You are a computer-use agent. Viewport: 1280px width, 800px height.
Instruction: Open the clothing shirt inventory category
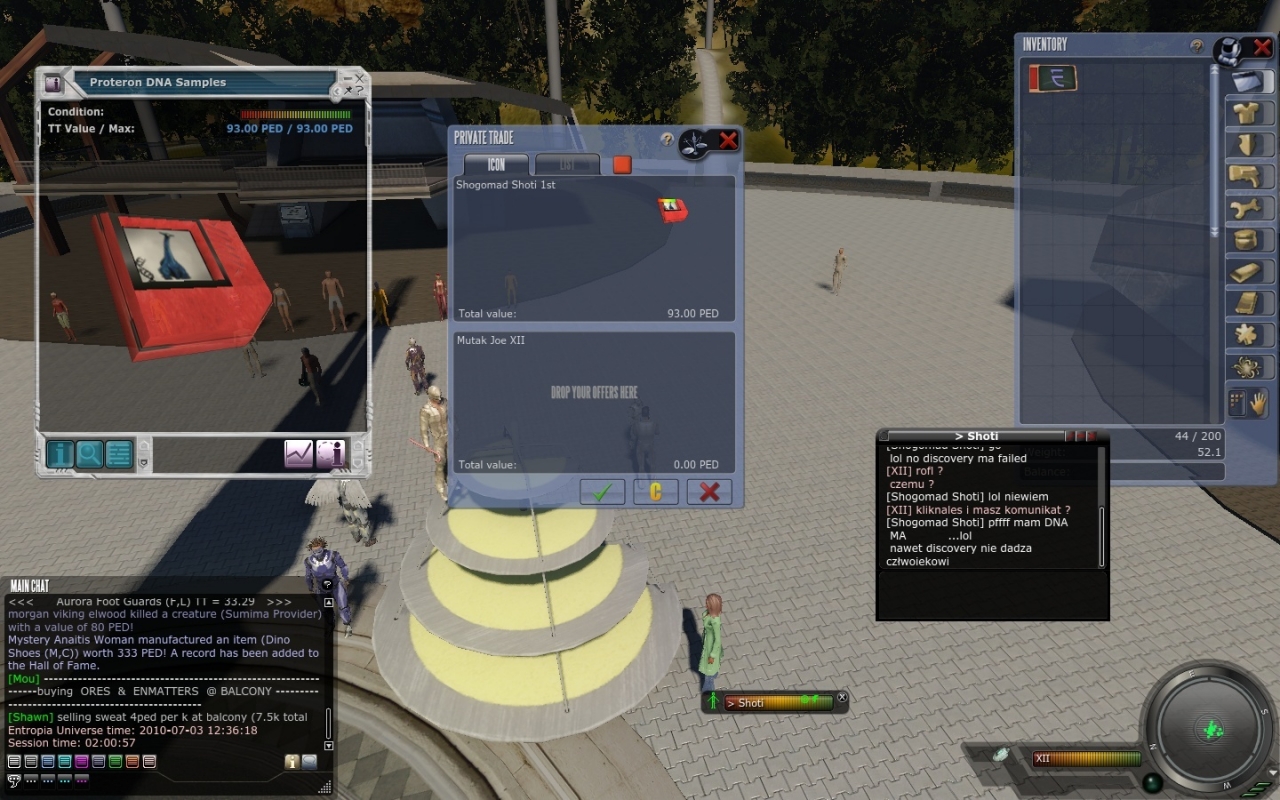pyautogui.click(x=1246, y=112)
